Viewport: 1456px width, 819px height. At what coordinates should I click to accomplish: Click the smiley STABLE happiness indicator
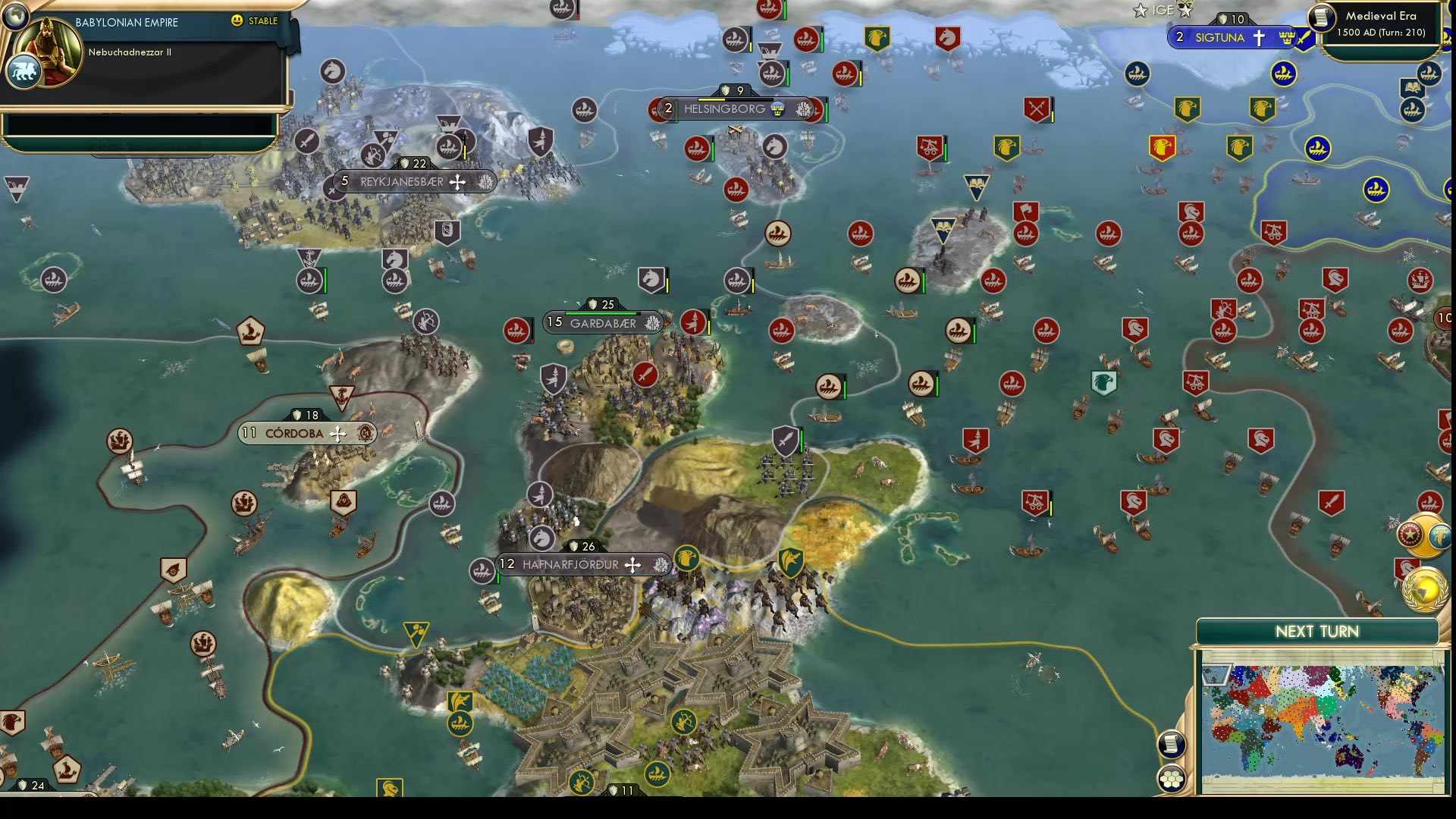pyautogui.click(x=238, y=22)
